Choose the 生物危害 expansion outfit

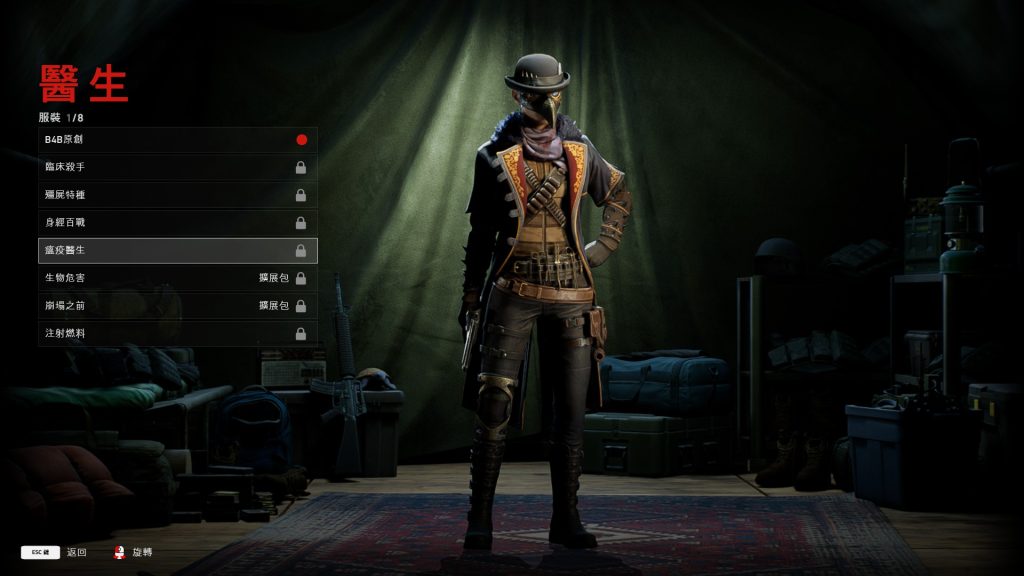pyautogui.click(x=178, y=278)
